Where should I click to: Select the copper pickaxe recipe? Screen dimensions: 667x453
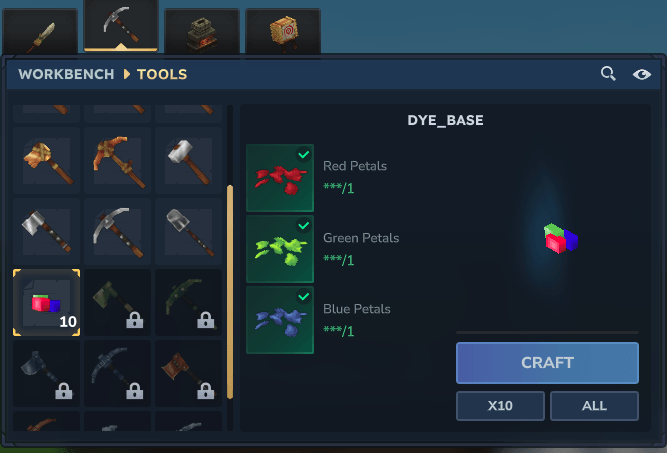(117, 160)
